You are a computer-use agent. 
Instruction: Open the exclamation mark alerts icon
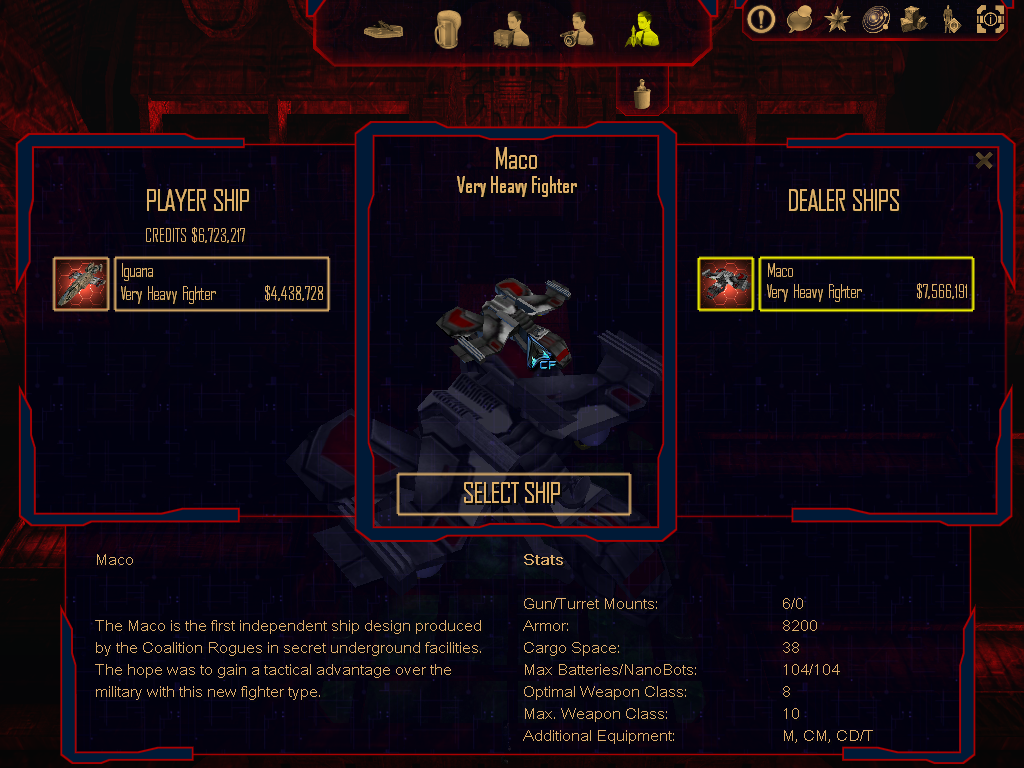[x=762, y=18]
